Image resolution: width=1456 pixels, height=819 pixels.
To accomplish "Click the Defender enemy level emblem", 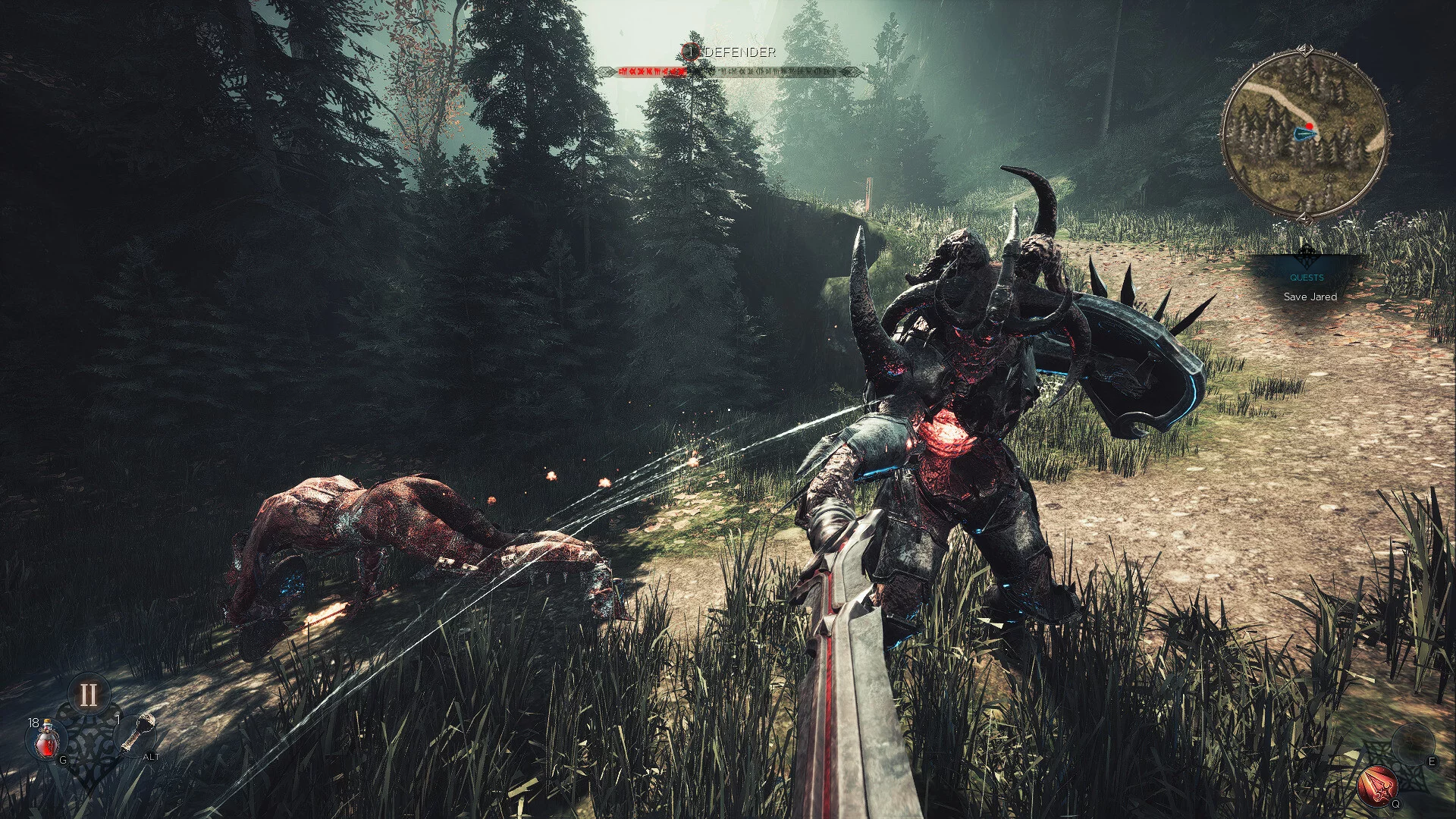I will click(690, 52).
